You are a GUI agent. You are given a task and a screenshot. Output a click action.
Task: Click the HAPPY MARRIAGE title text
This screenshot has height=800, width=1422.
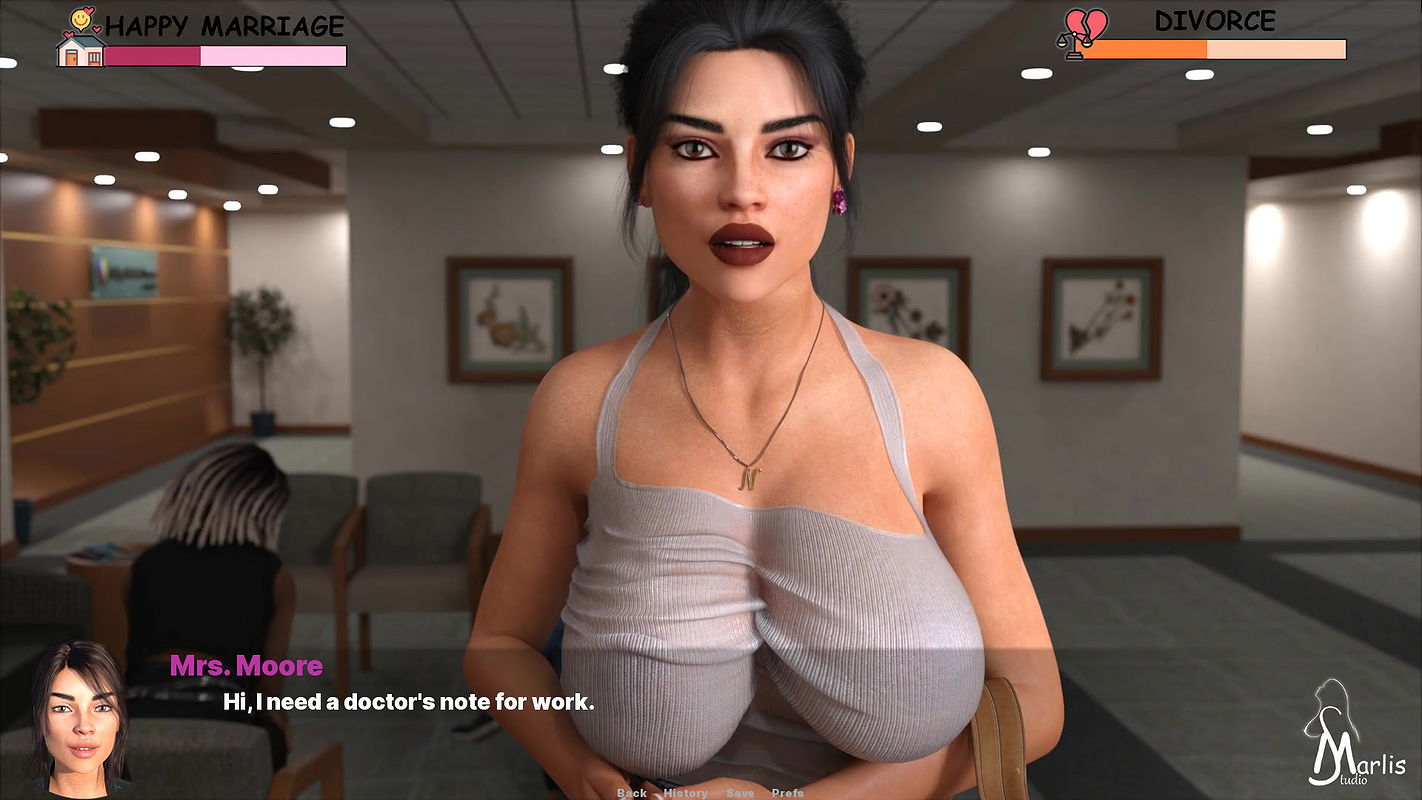click(225, 22)
